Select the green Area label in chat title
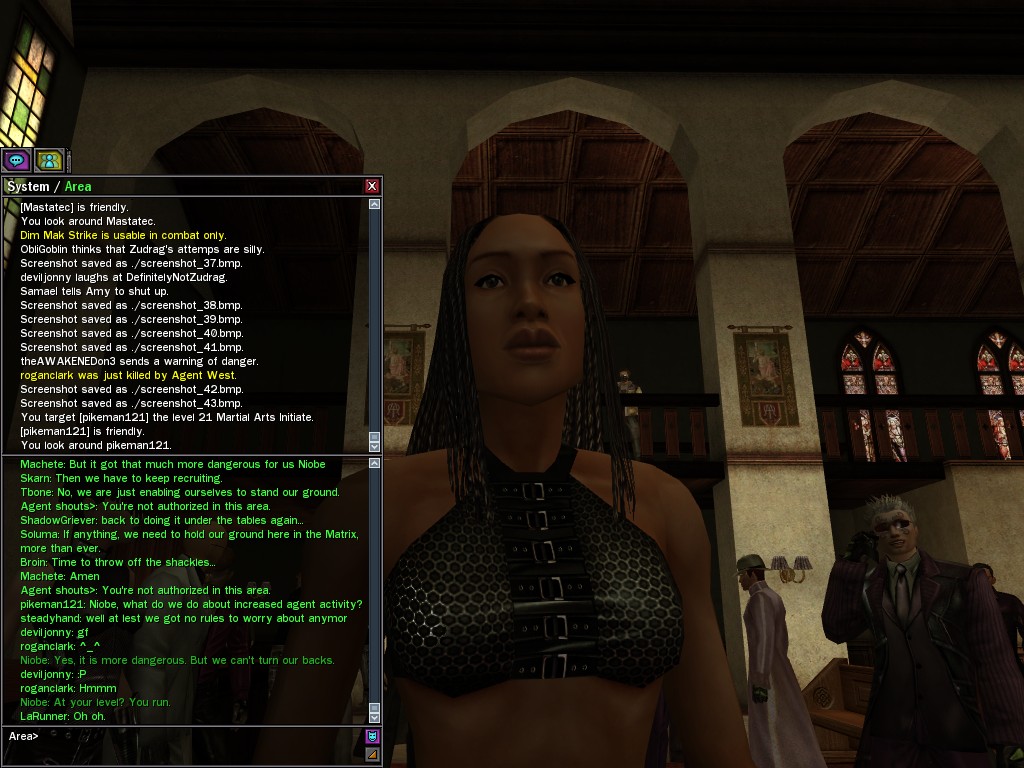 (78, 187)
